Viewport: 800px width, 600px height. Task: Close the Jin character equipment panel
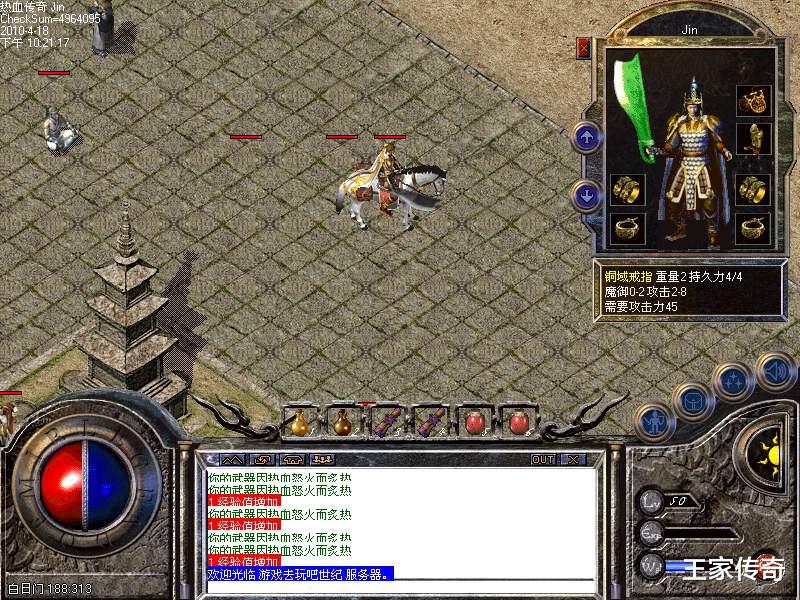point(584,47)
